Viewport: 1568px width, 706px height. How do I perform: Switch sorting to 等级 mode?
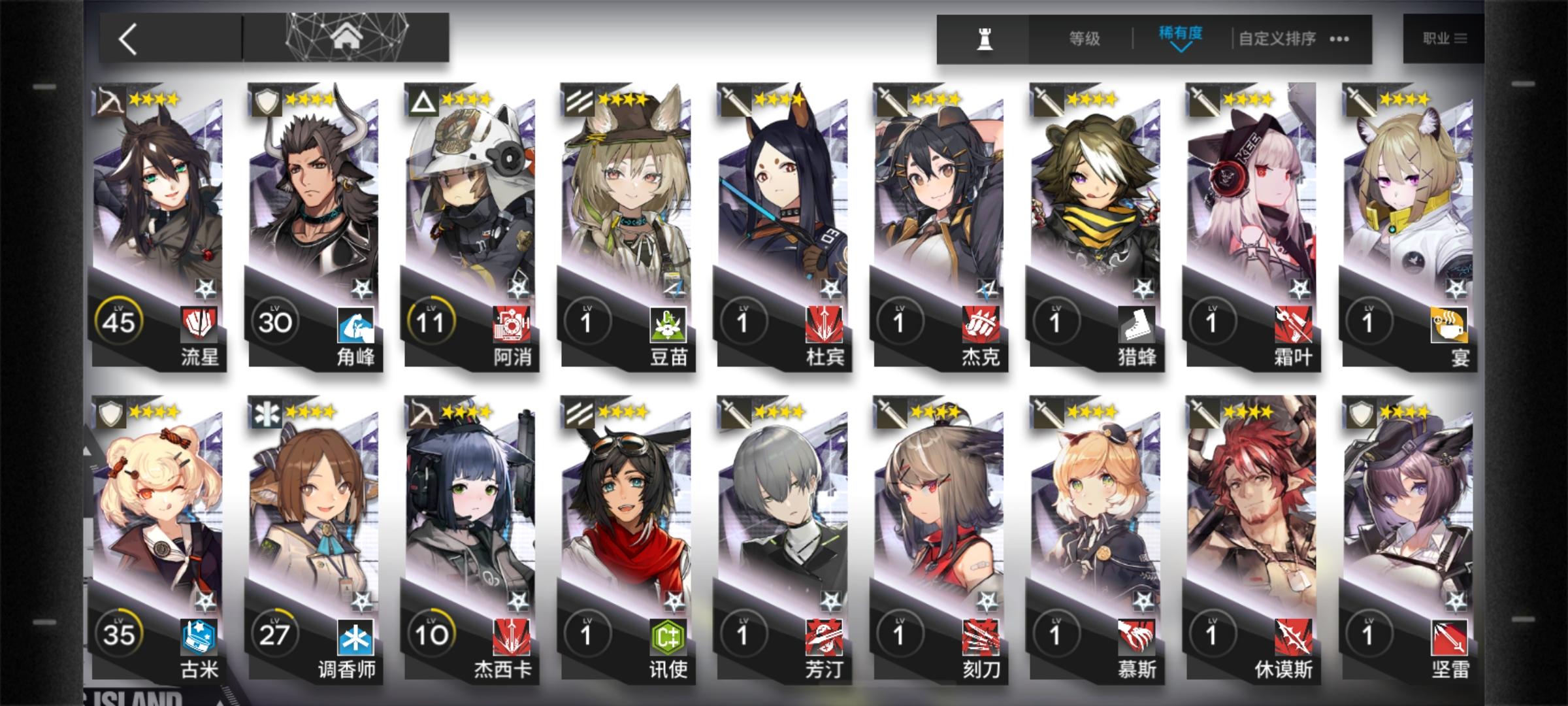1085,38
